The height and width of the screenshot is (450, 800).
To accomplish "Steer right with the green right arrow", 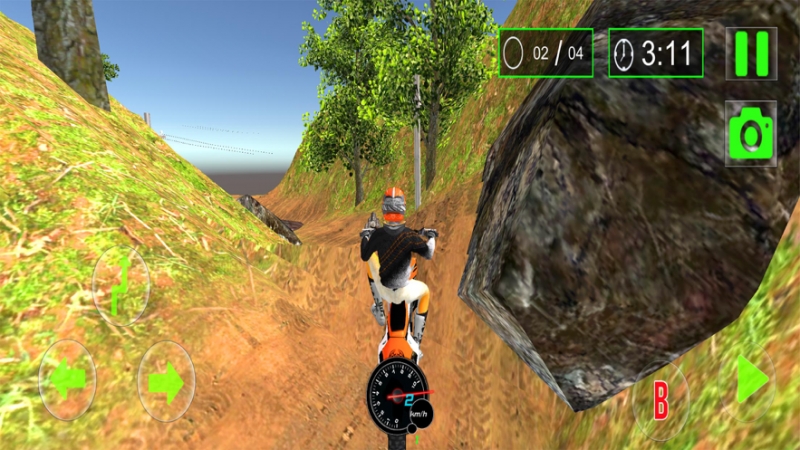I will 166,381.
